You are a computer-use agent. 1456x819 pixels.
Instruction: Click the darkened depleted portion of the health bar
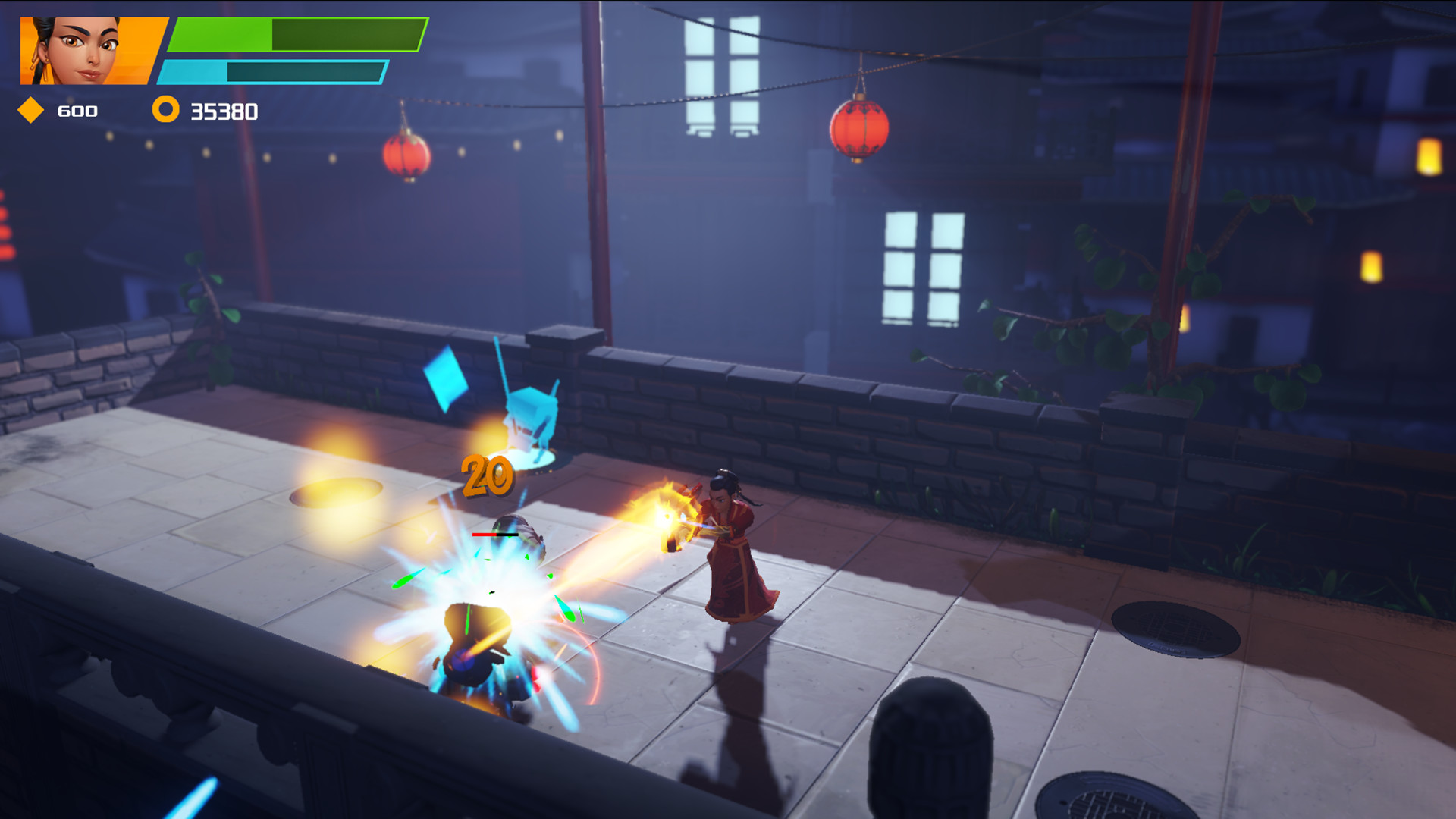pos(349,35)
